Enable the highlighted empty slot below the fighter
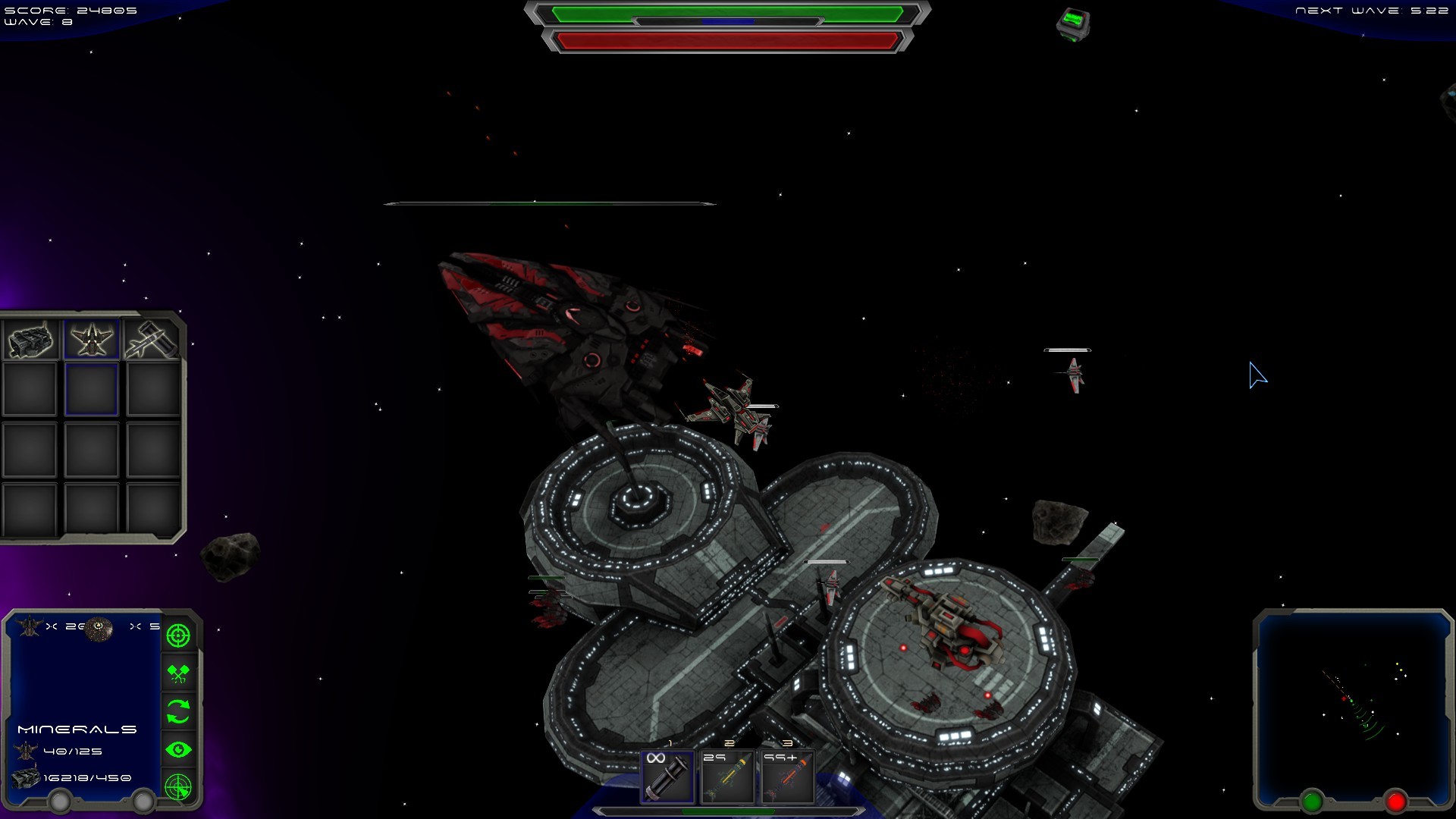 [90, 388]
